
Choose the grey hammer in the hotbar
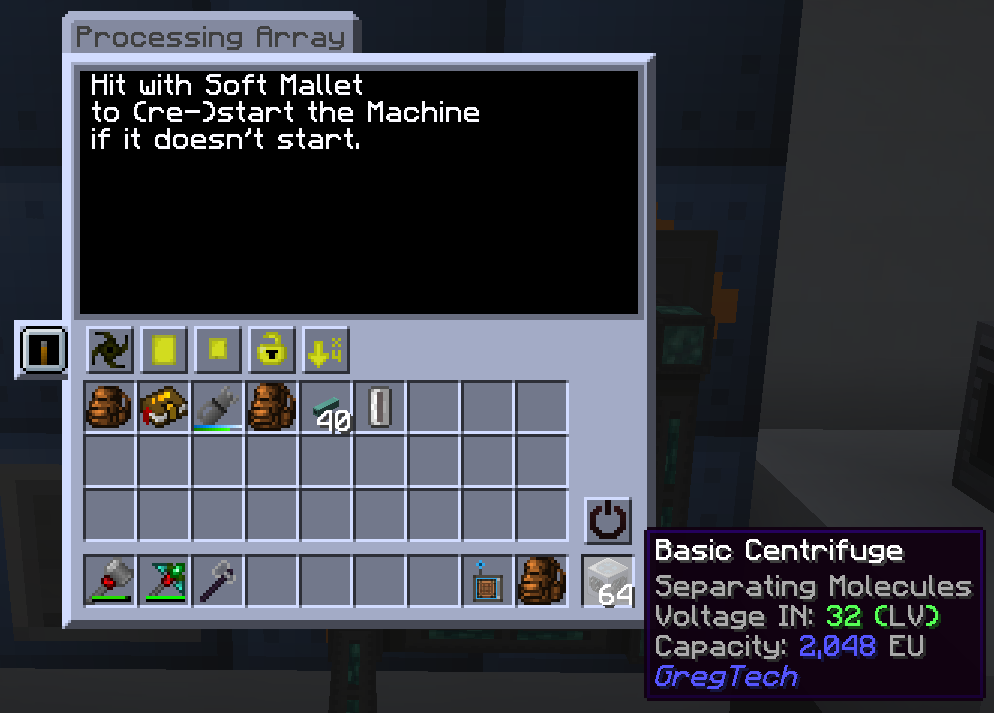[x=110, y=581]
